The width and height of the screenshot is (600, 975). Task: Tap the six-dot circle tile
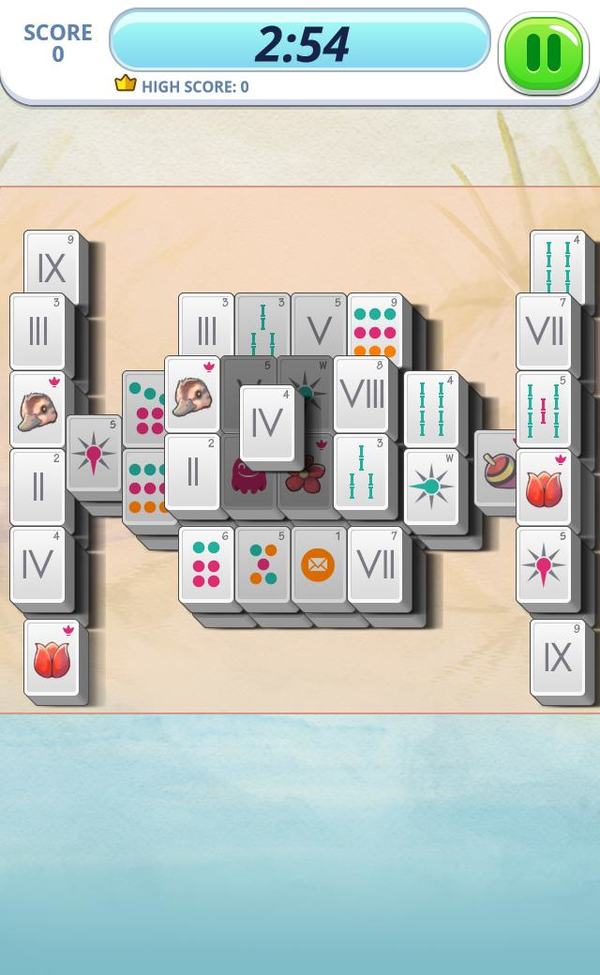click(x=206, y=565)
